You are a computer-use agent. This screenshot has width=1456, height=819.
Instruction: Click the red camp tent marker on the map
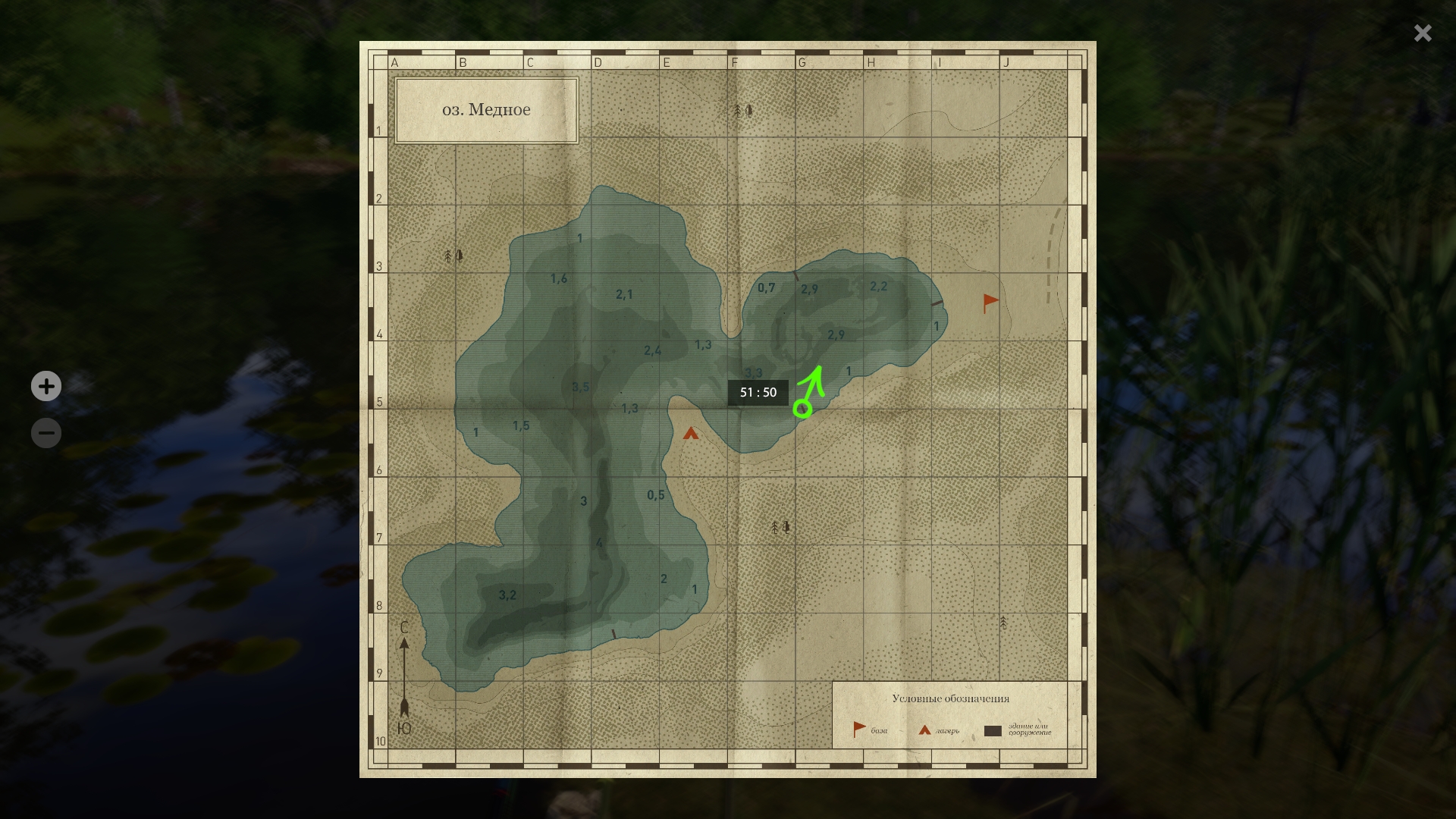pyautogui.click(x=690, y=434)
